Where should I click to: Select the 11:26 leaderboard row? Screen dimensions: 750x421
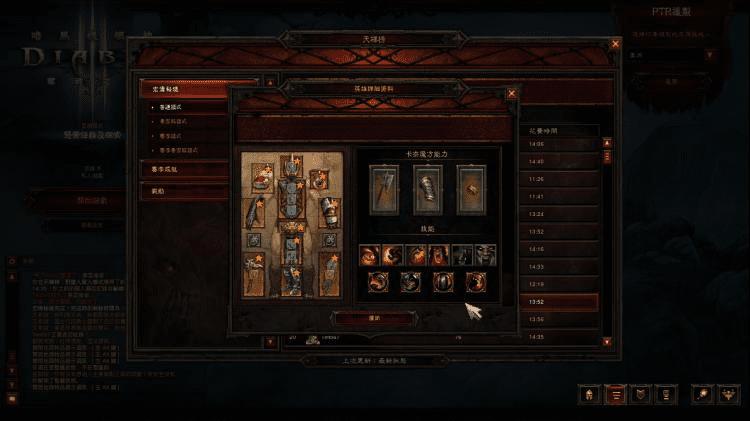[x=559, y=179]
